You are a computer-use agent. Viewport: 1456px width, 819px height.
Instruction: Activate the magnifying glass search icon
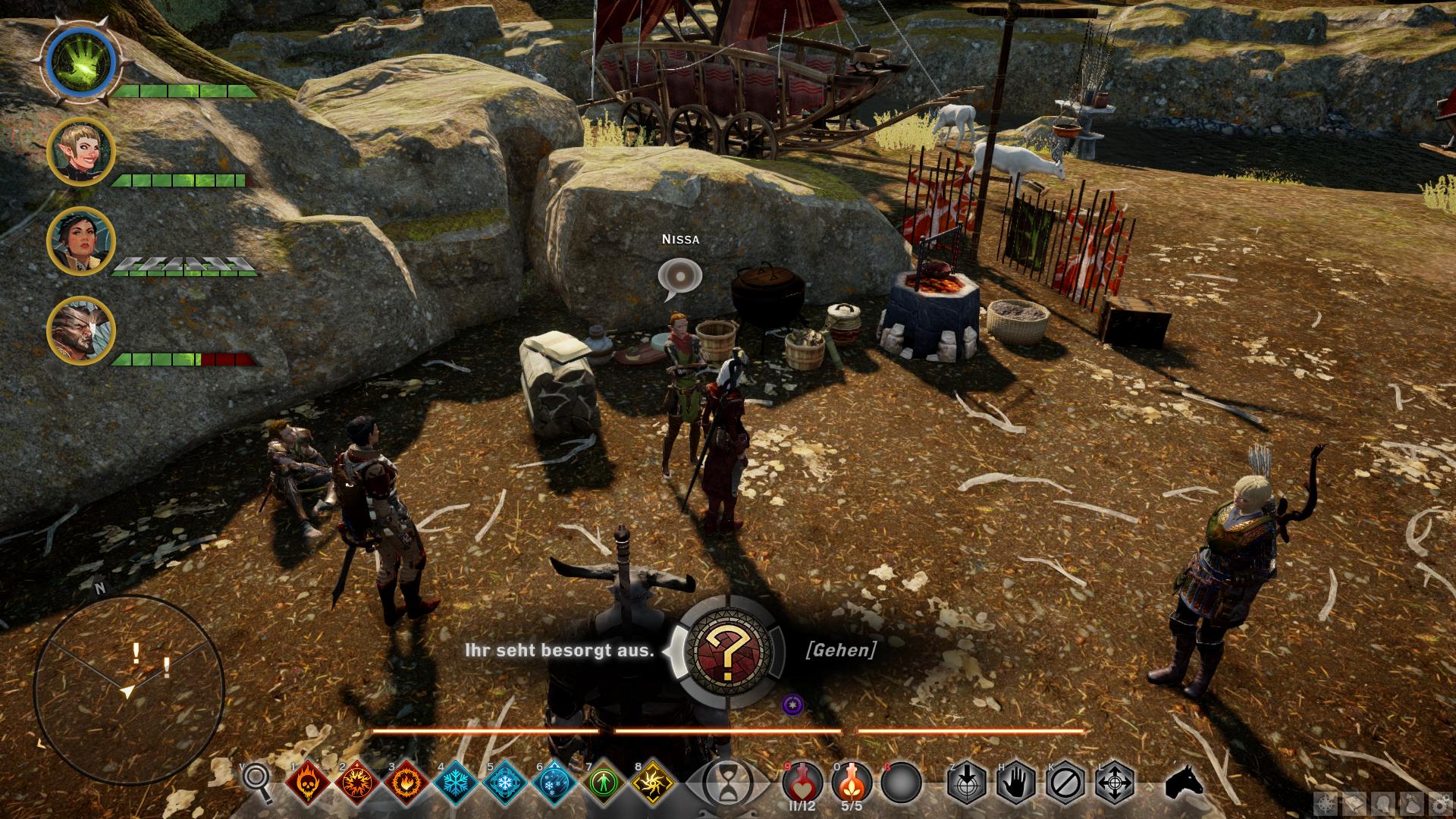257,782
